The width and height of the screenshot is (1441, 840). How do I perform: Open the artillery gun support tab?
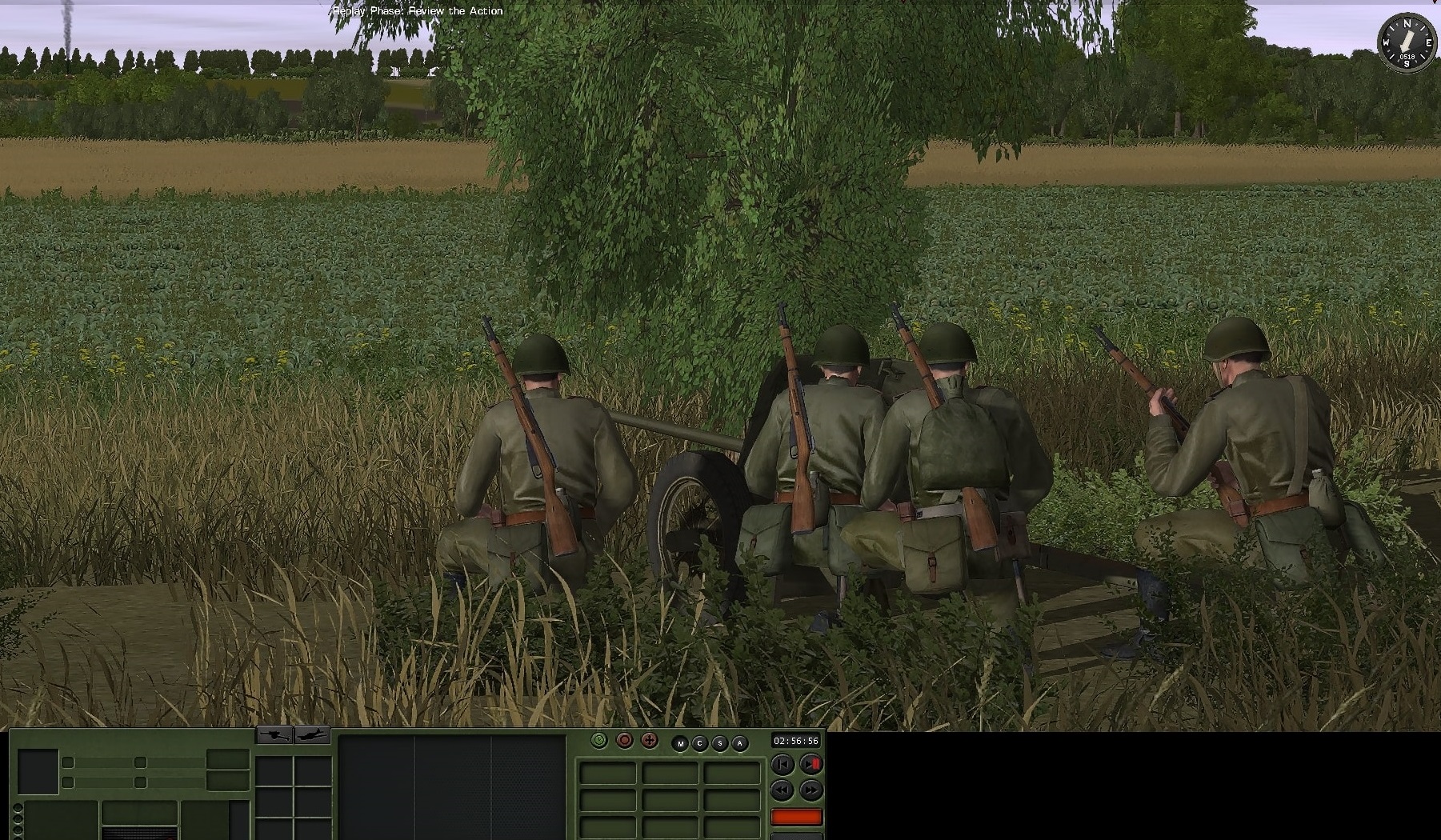pos(274,734)
